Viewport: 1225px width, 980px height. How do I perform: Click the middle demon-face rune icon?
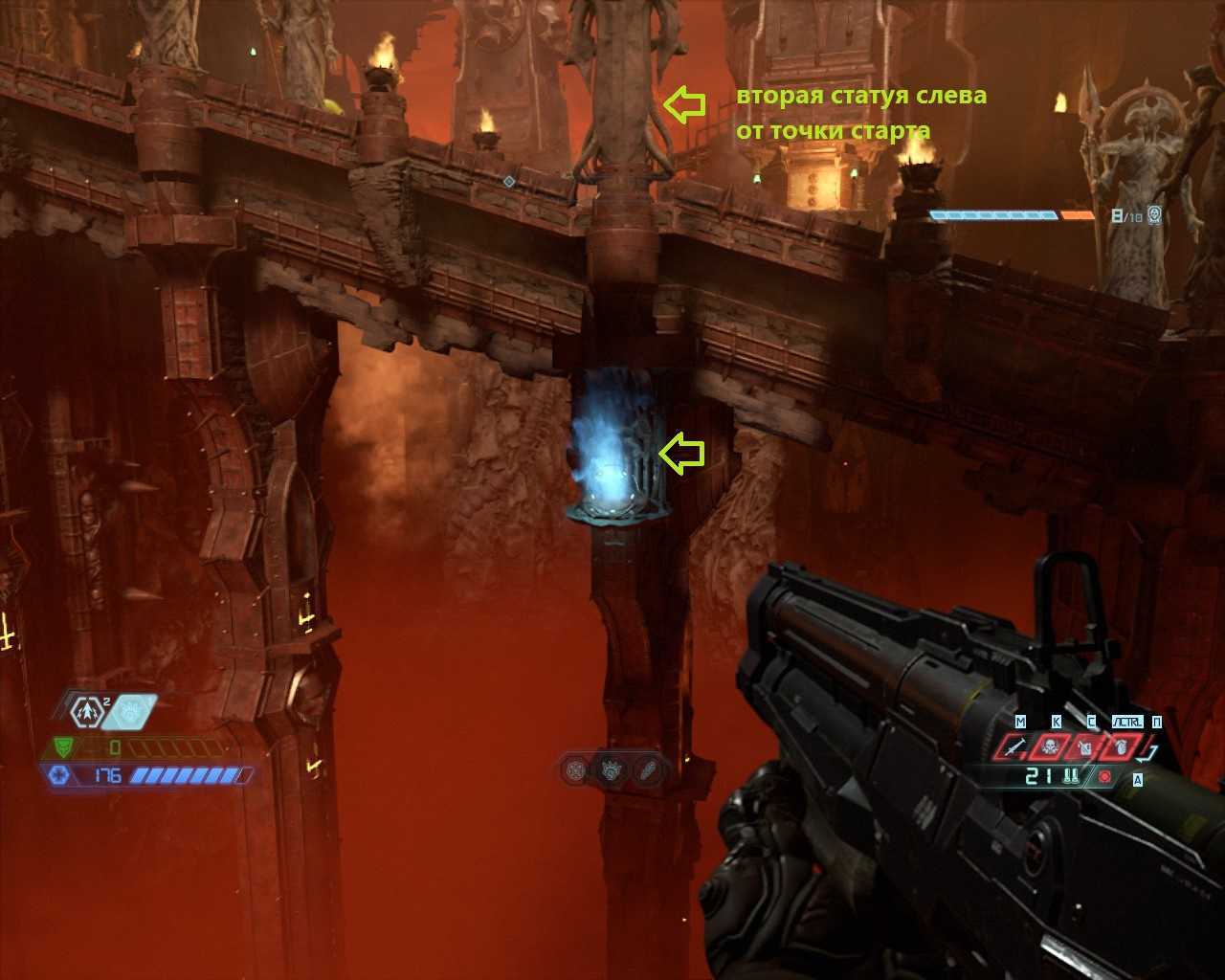pyautogui.click(x=611, y=769)
